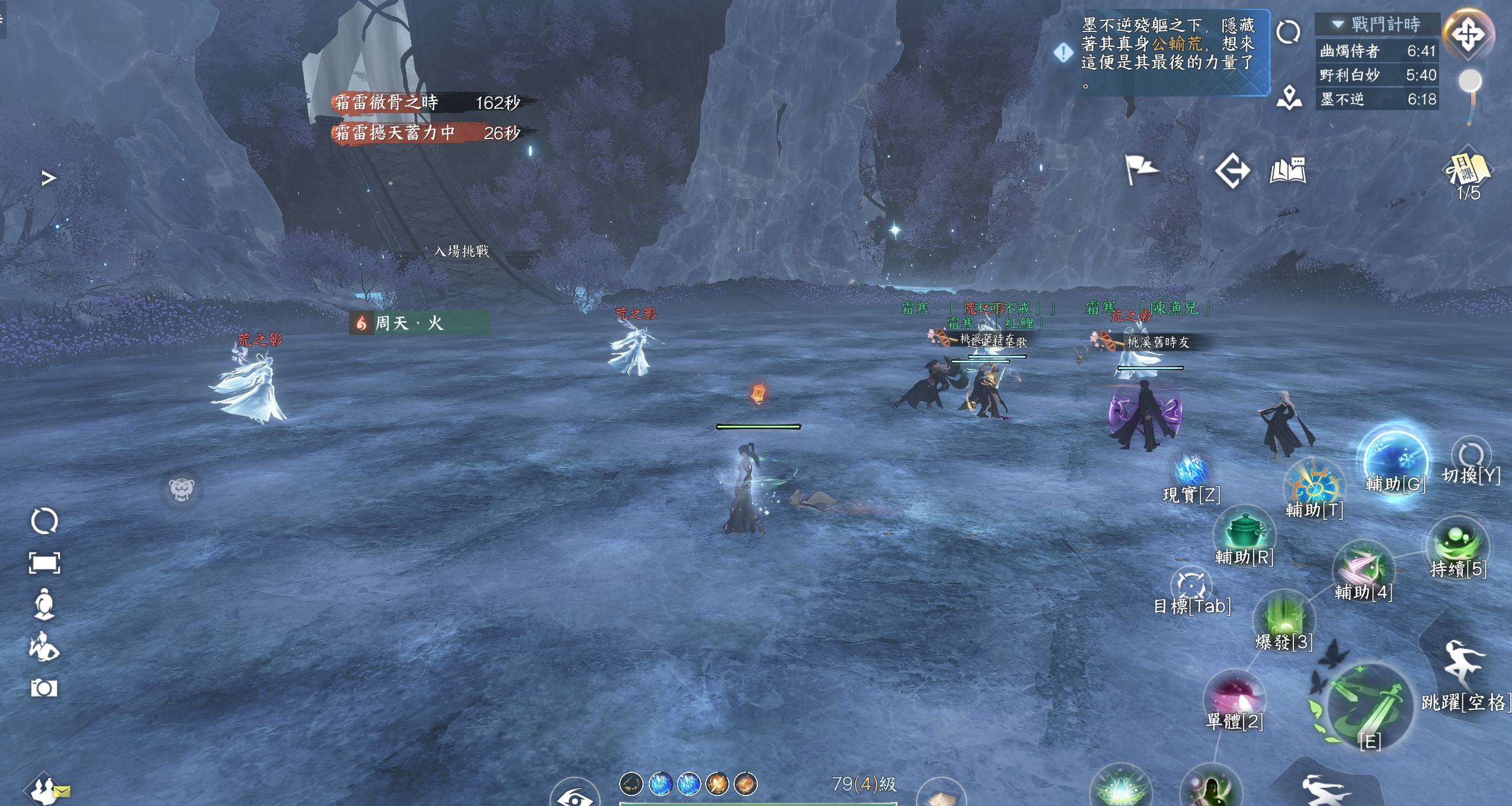Open the tiger face pet icon
This screenshot has height=806, width=1512.
[181, 489]
